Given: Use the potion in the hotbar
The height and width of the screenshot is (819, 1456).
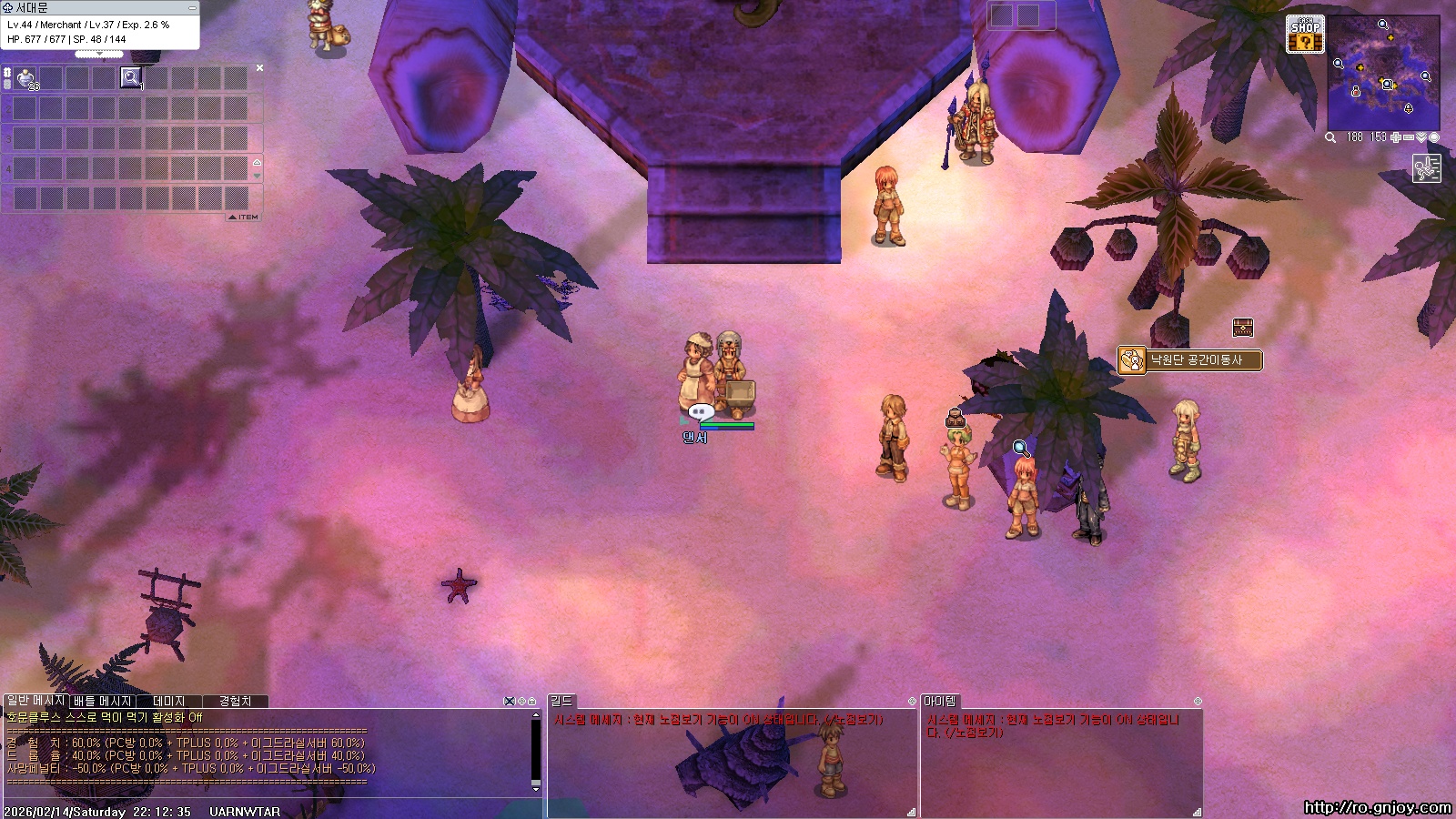Looking at the screenshot, I should (26, 79).
